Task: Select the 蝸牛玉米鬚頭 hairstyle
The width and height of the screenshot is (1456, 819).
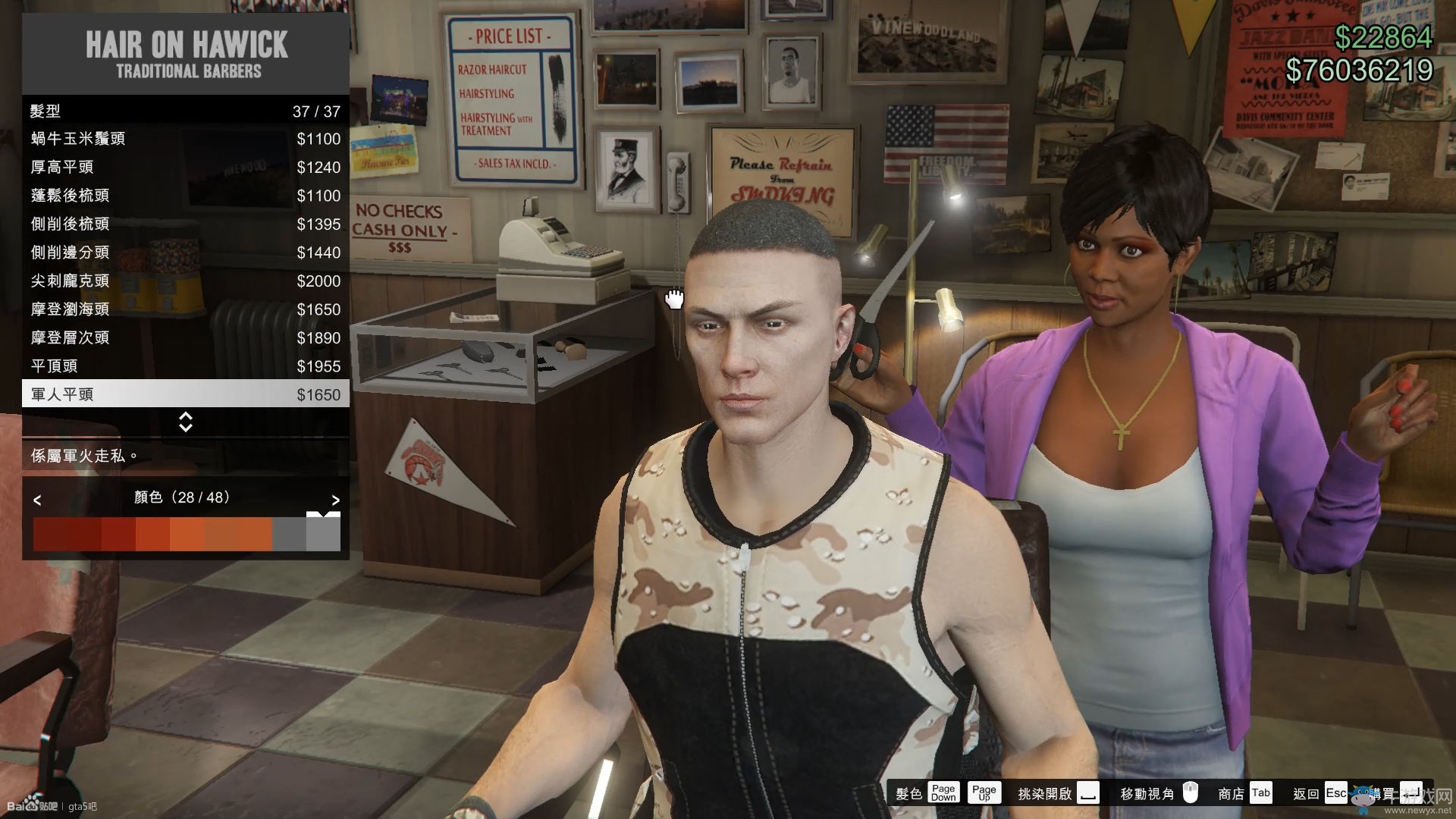Action: click(x=185, y=139)
